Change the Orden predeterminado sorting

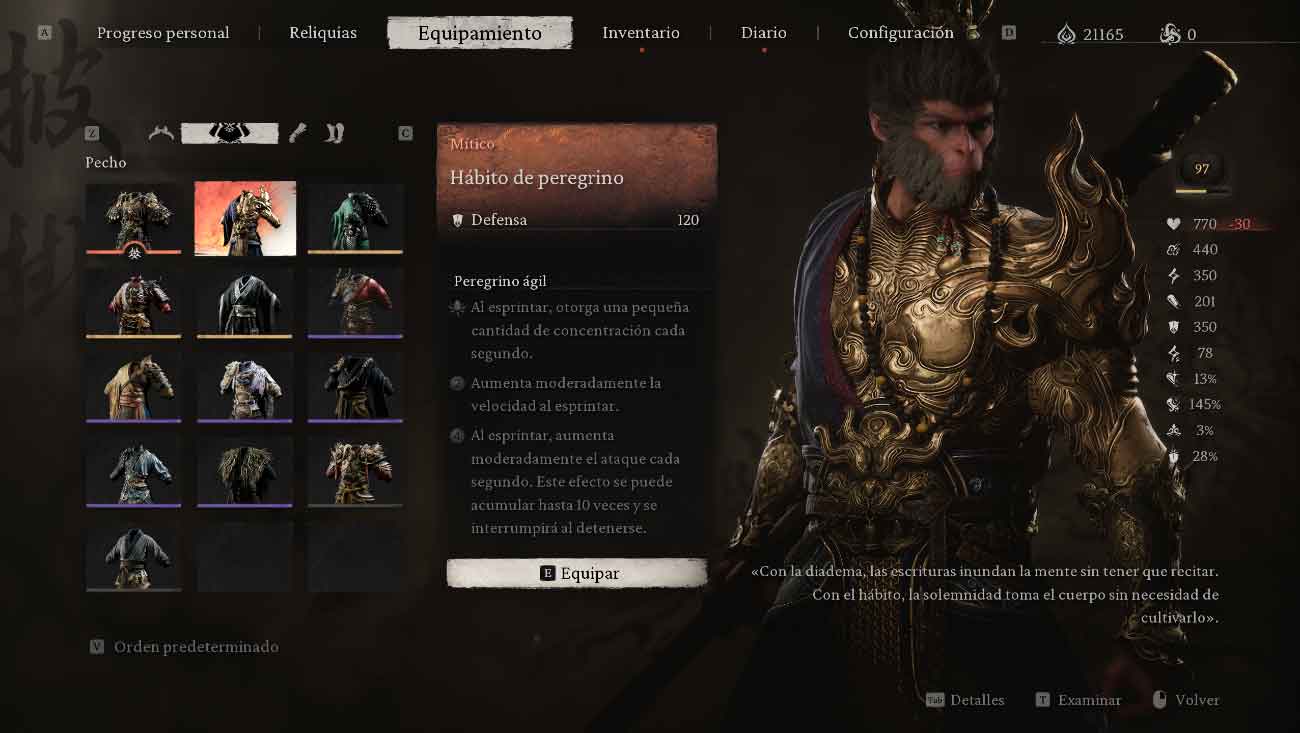point(196,647)
